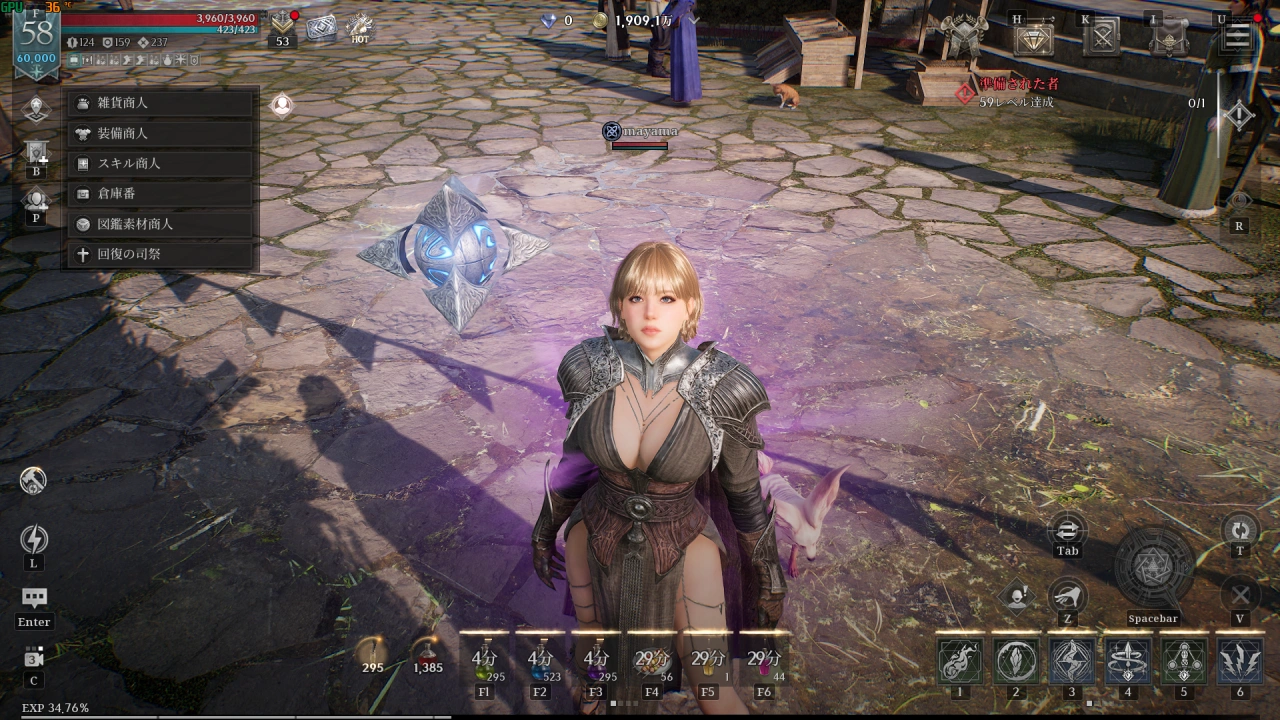Choose the 回復の司祭 healing priest
This screenshot has width=1280, height=720.
pyautogui.click(x=160, y=254)
